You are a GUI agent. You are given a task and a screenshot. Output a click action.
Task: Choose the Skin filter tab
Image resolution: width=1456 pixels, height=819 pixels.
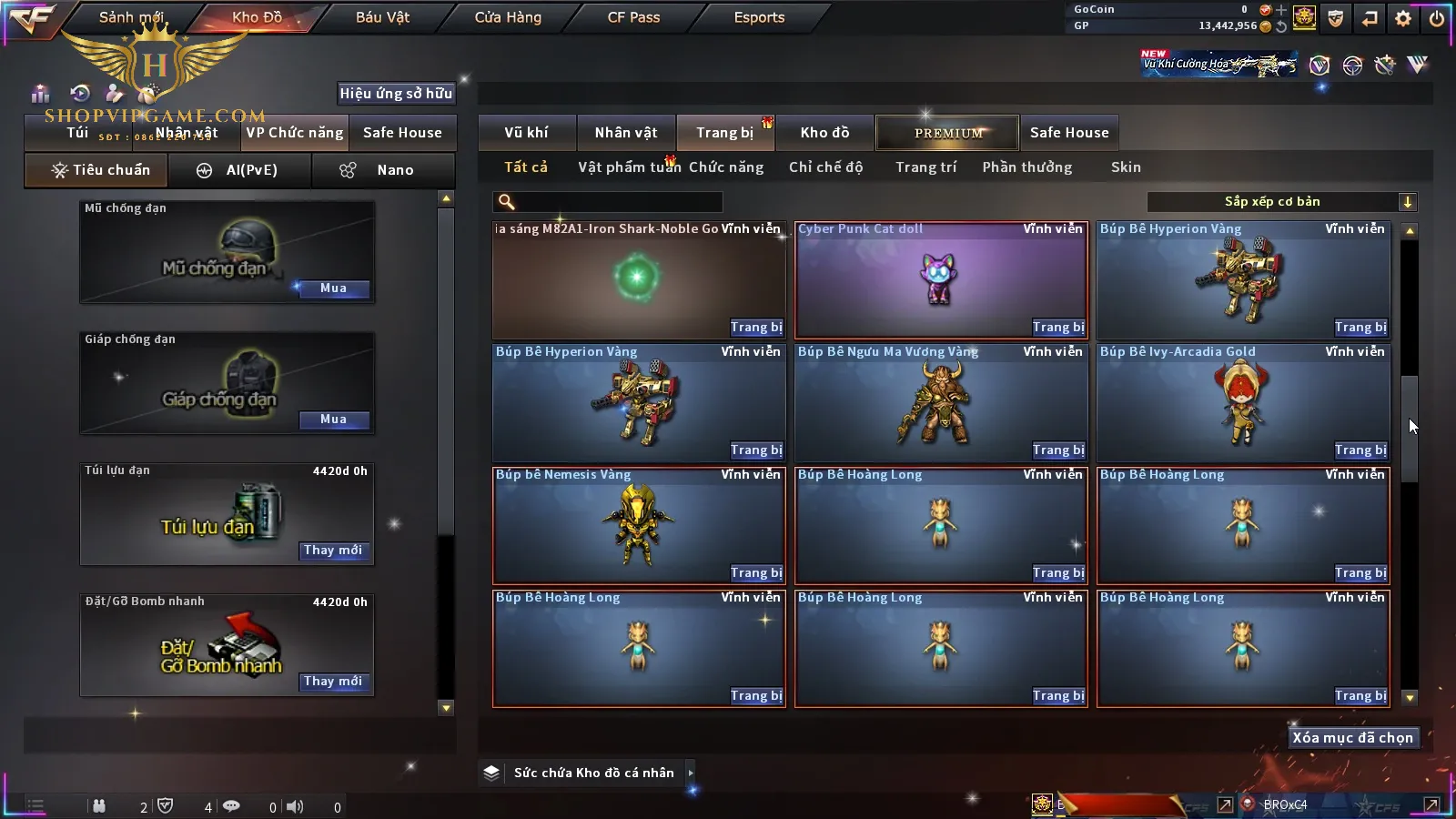pos(1126,167)
